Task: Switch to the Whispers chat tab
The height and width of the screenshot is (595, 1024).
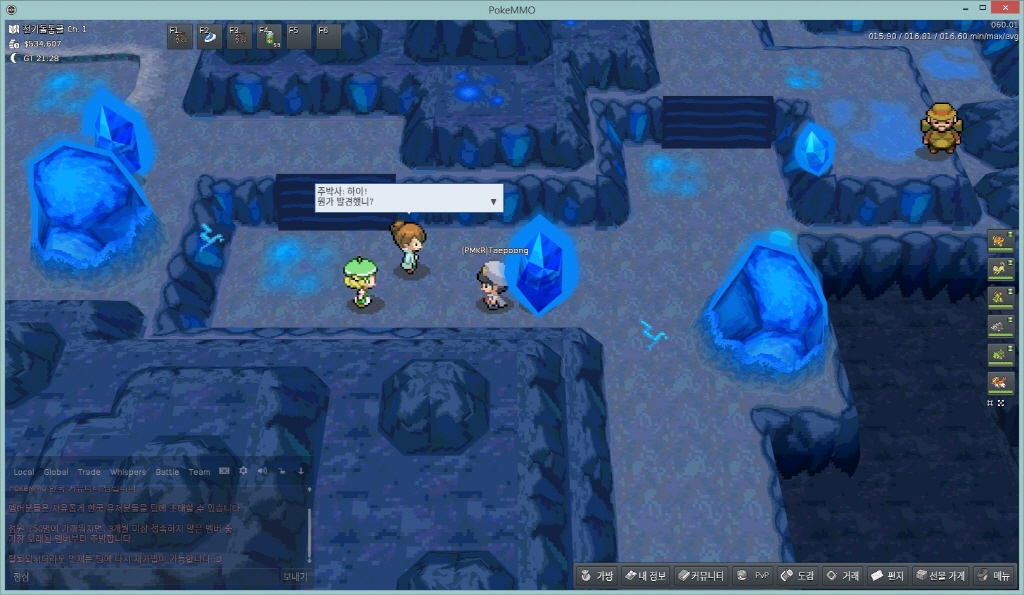Action: click(x=128, y=472)
